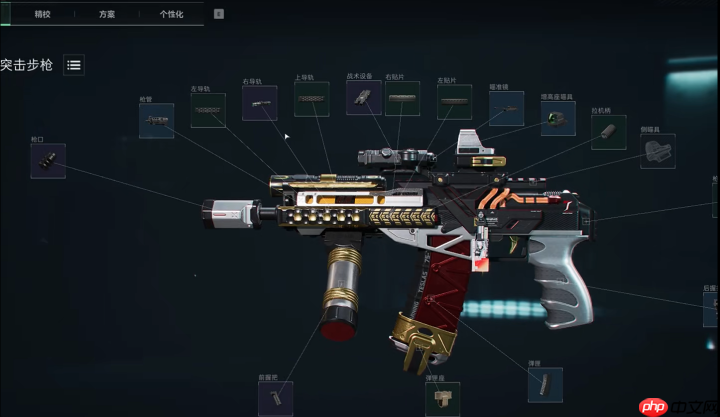Open the 右导轨 right rail slot

pyautogui.click(x=259, y=103)
